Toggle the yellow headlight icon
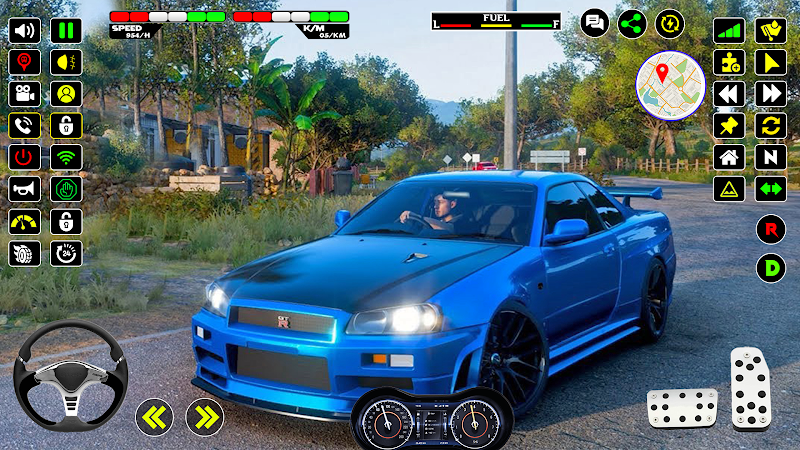Viewport: 800px width, 450px height. [x=66, y=62]
